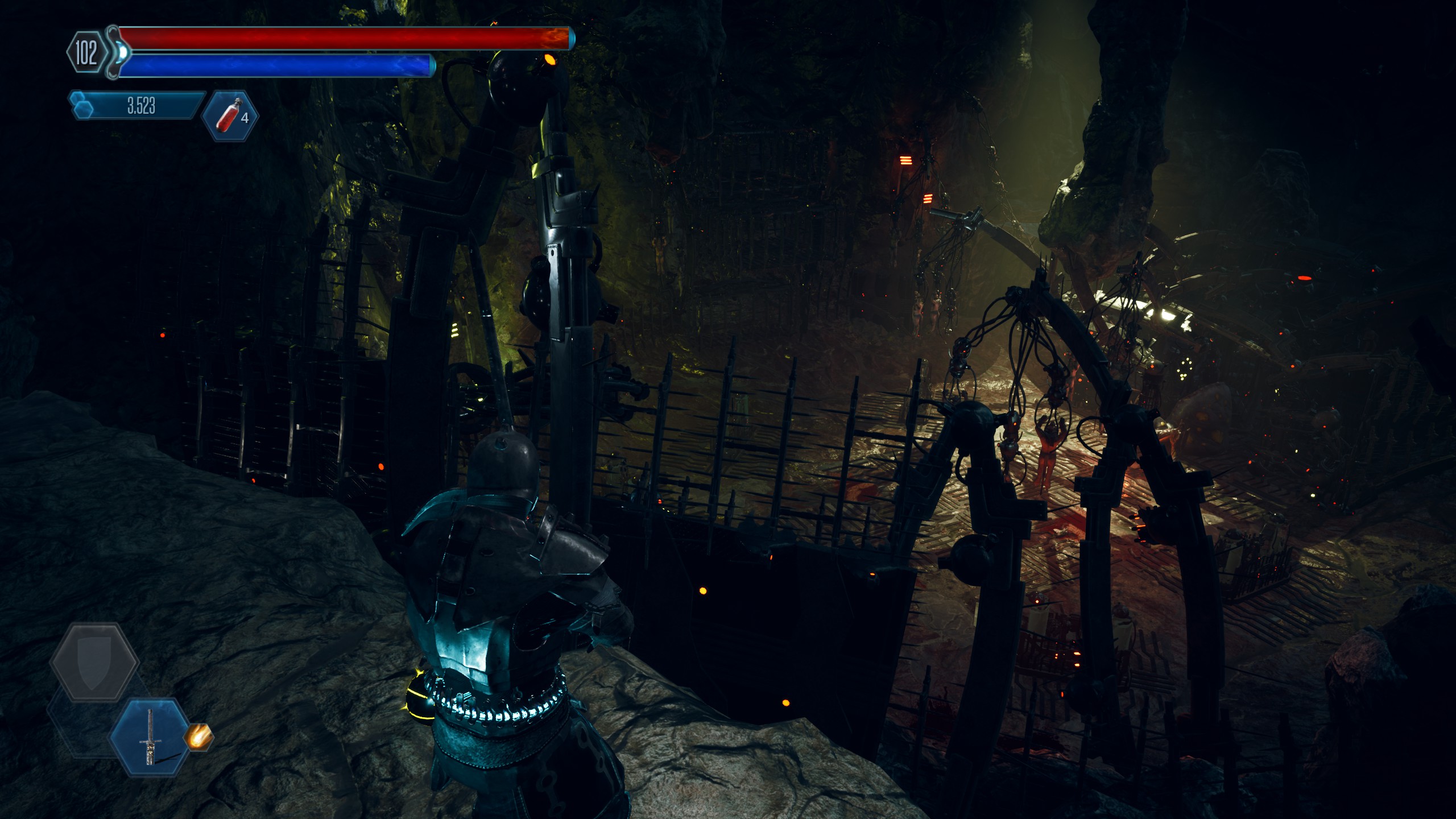Activate the fiery orb ability icon
Screen dimensions: 1456x819
point(198,737)
